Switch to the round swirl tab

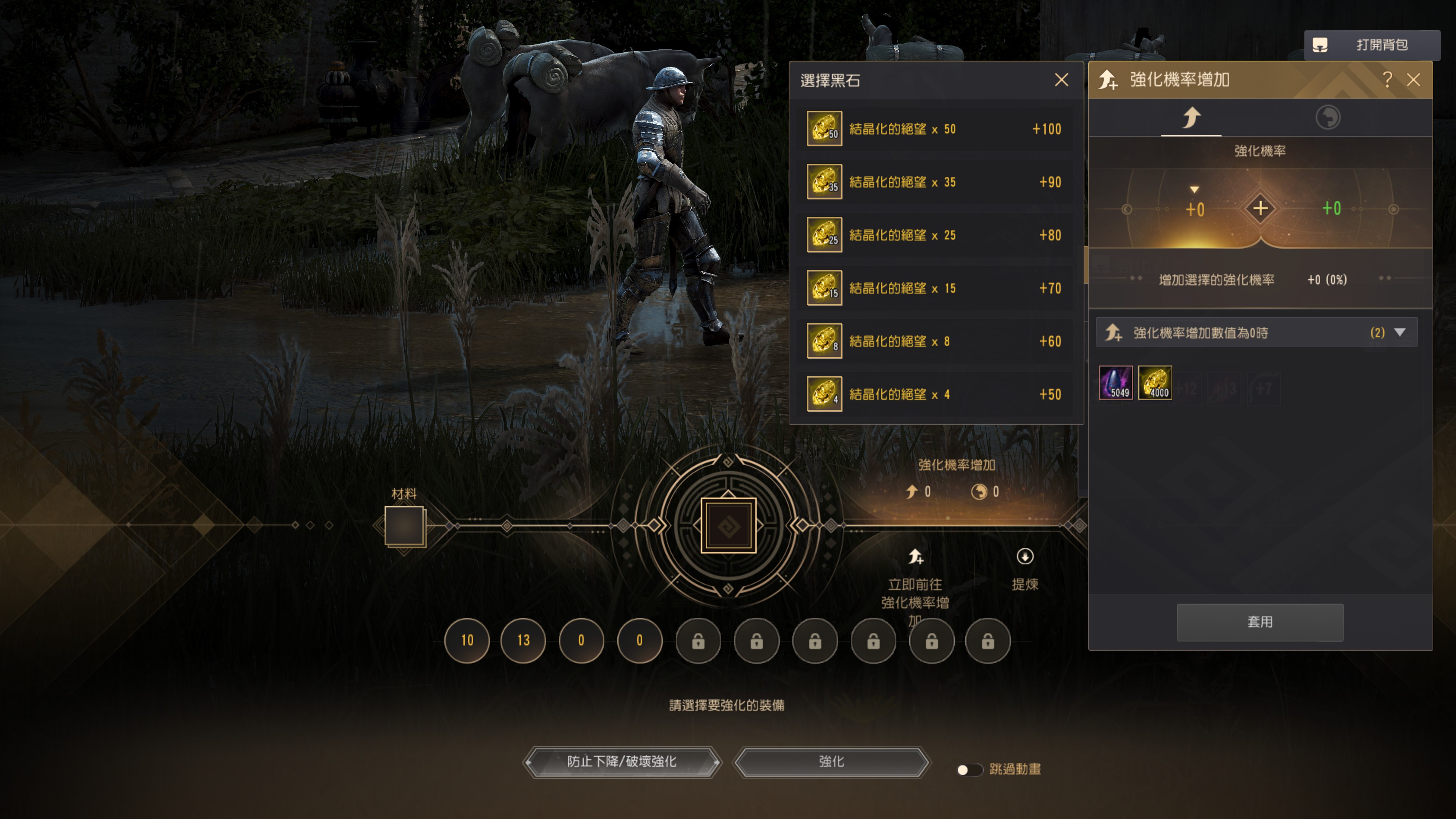point(1327,118)
